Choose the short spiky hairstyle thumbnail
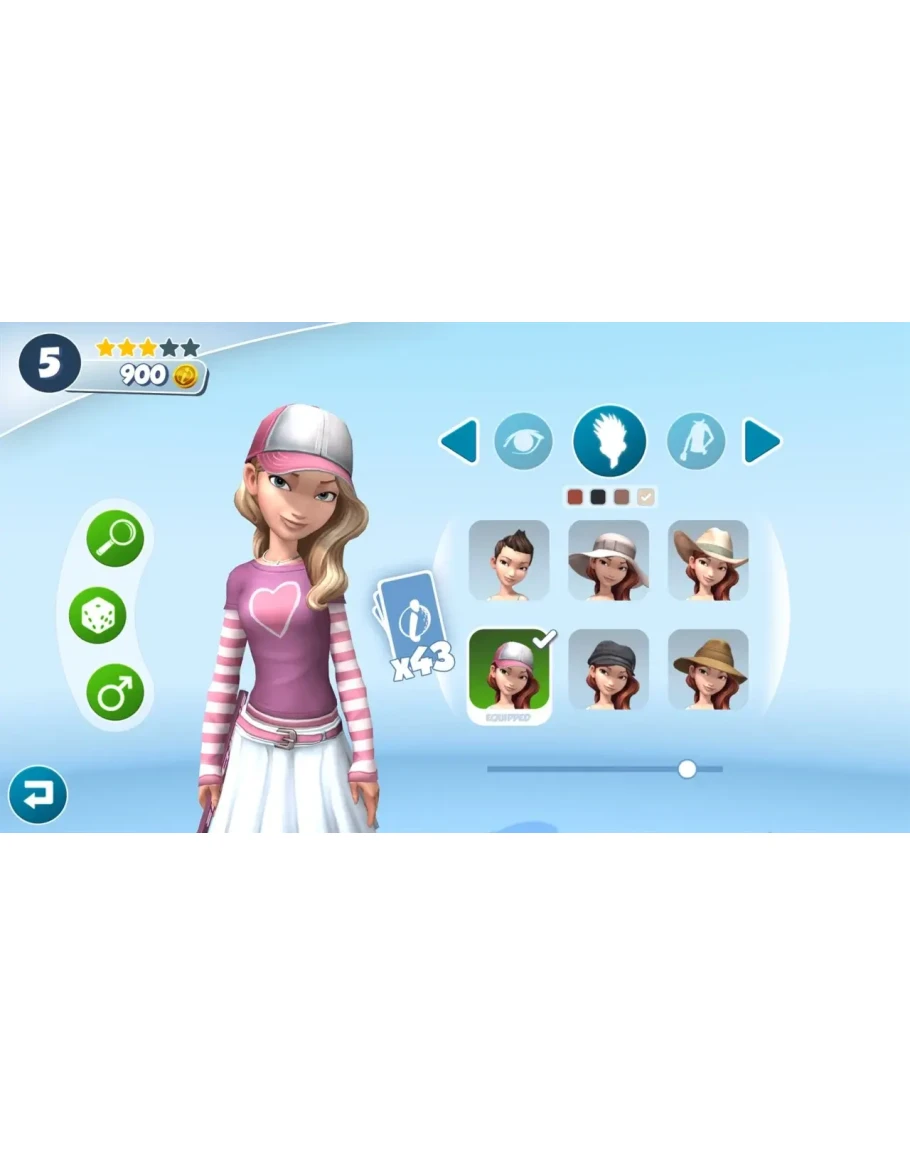 click(509, 560)
